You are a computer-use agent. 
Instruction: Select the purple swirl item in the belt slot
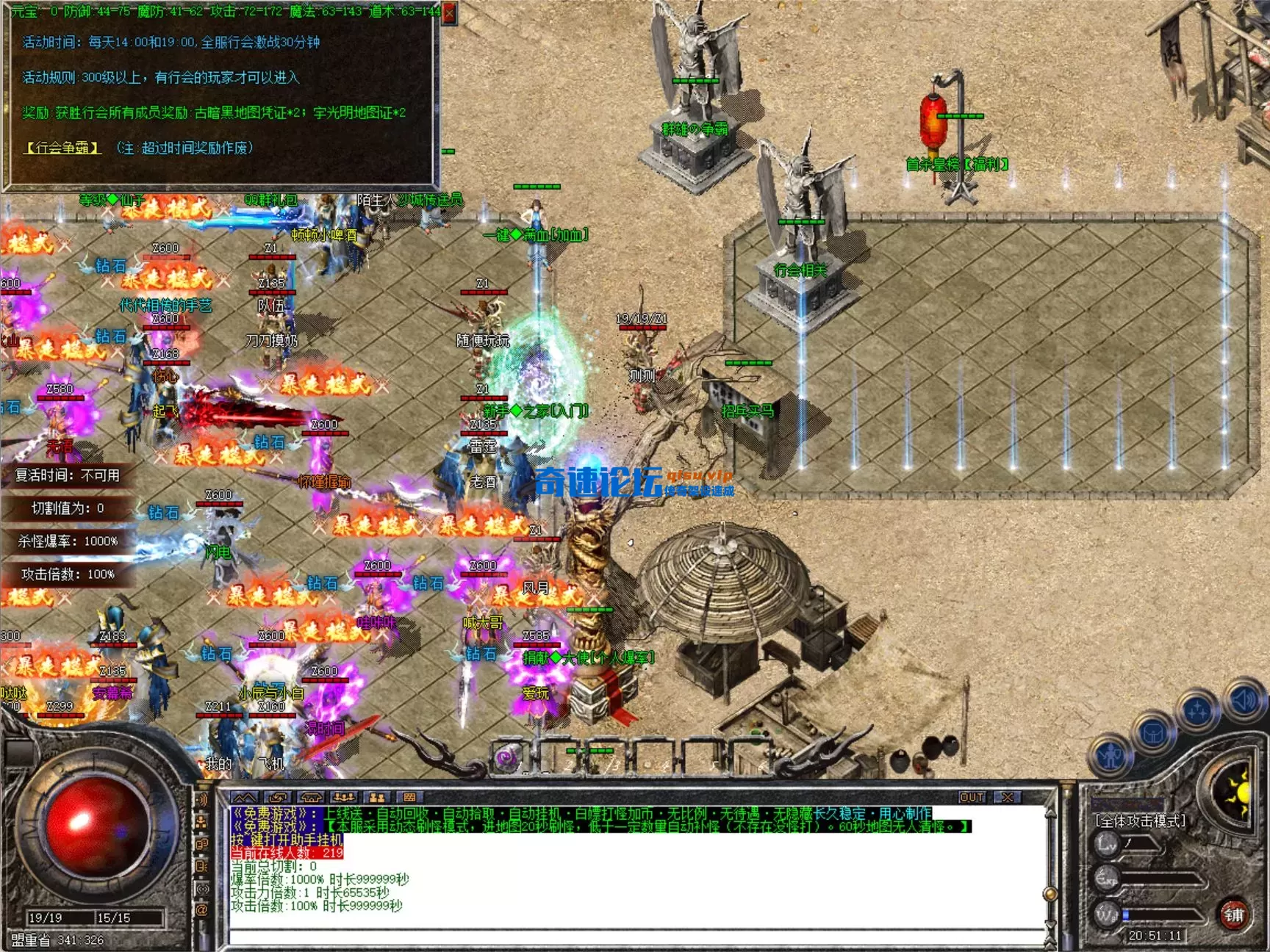(x=506, y=757)
